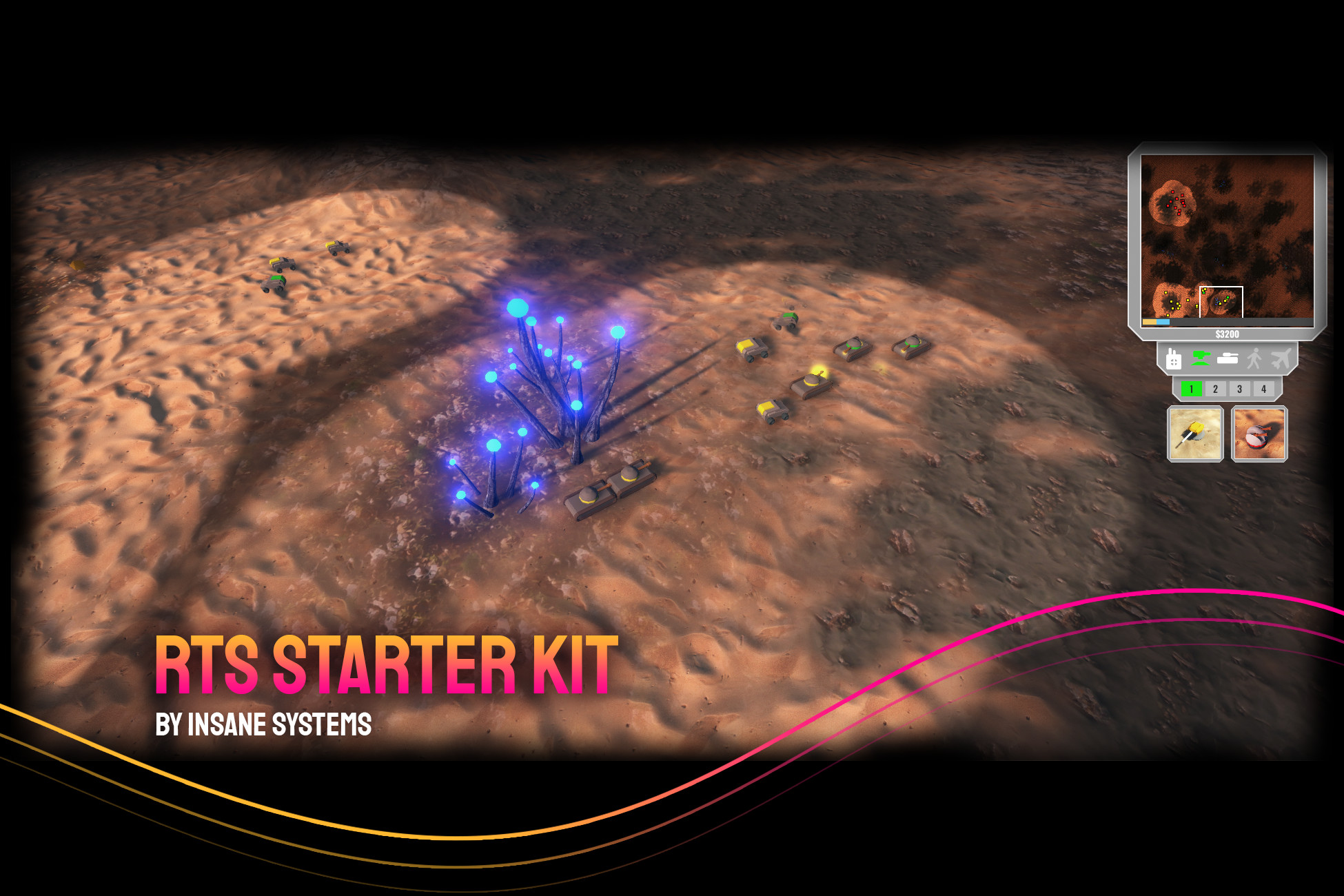1344x896 pixels.
Task: Select the tank vehicles category icon
Action: (1229, 358)
